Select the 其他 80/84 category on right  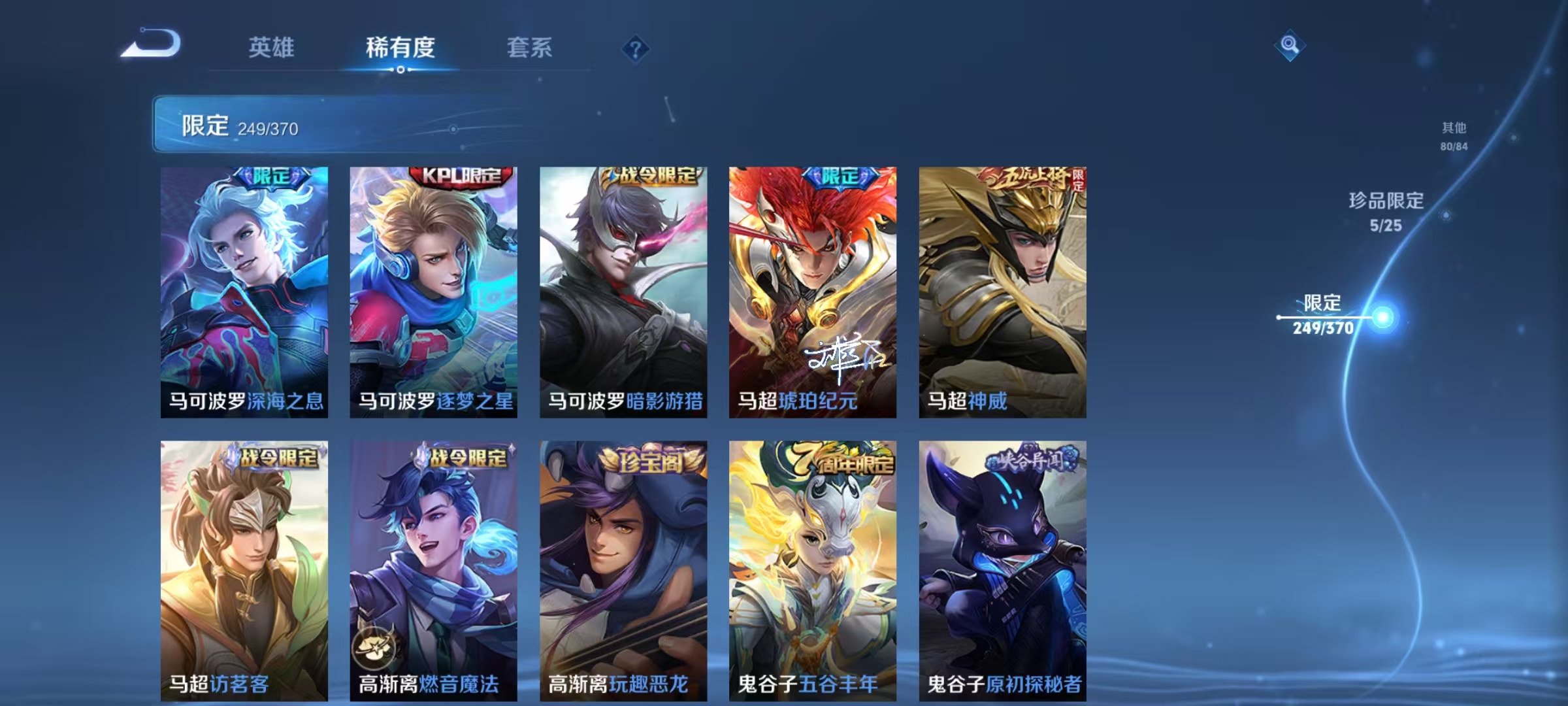[x=1455, y=136]
